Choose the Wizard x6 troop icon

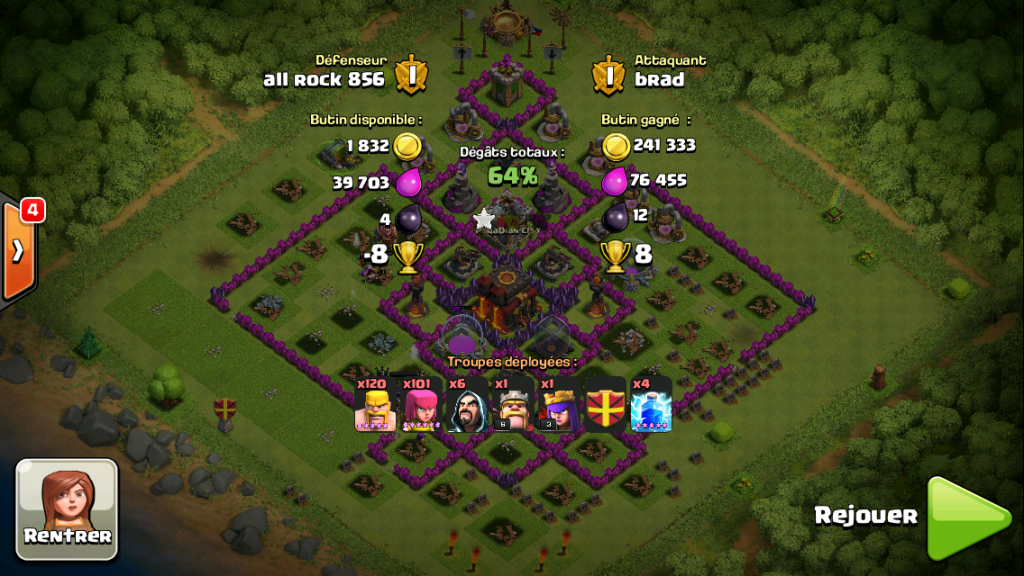(x=466, y=406)
